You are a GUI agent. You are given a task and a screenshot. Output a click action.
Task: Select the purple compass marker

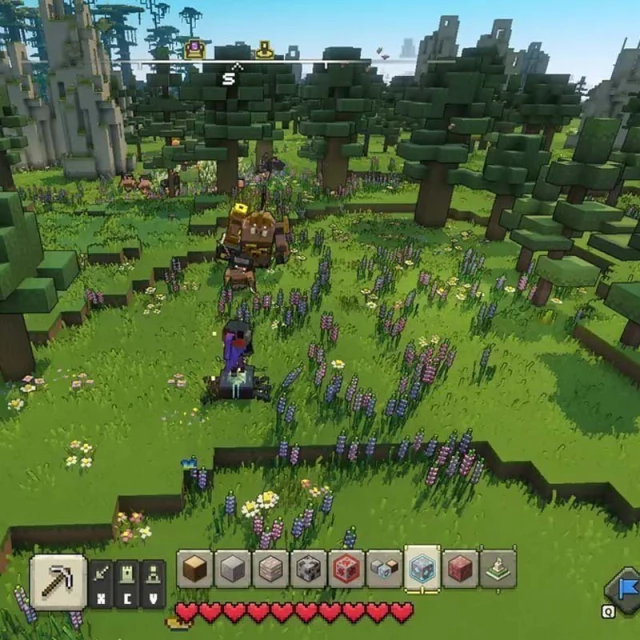[x=194, y=47]
